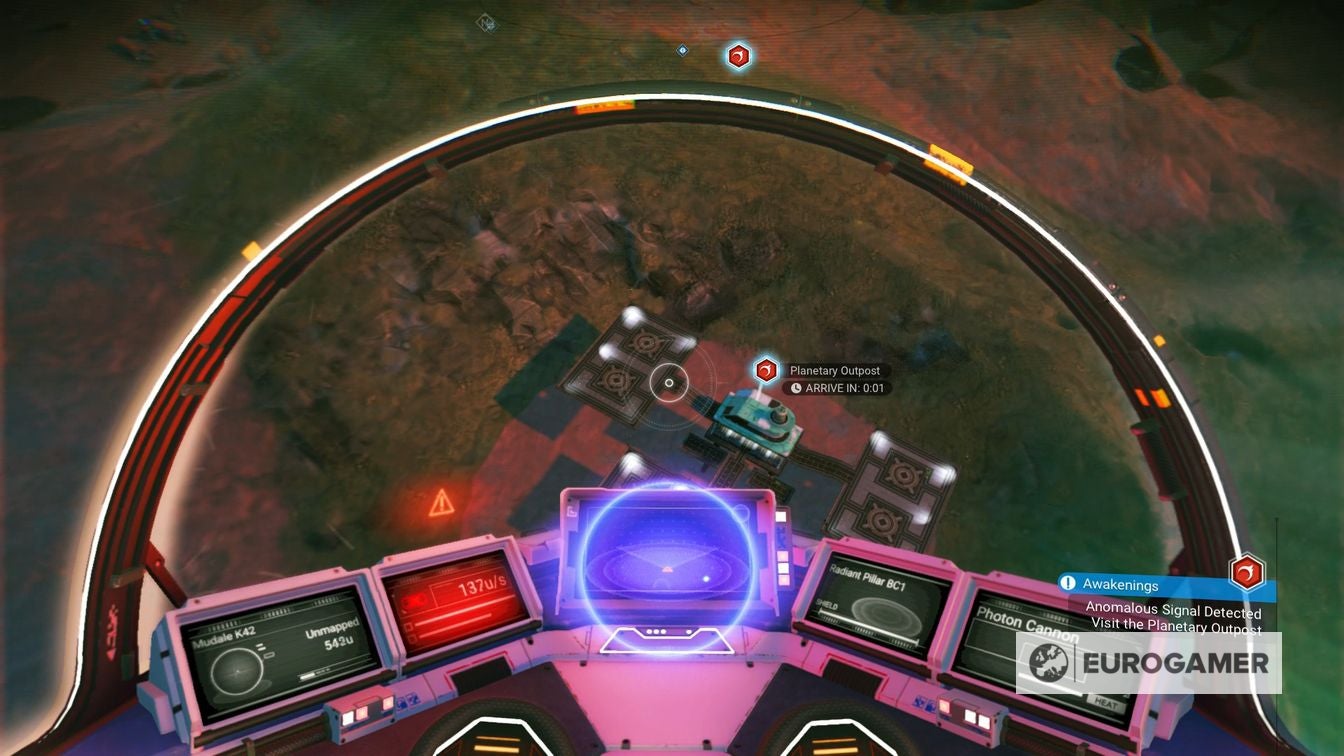The height and width of the screenshot is (756, 1344).
Task: Click the compass NE marker on the canopy
Action: (x=487, y=23)
